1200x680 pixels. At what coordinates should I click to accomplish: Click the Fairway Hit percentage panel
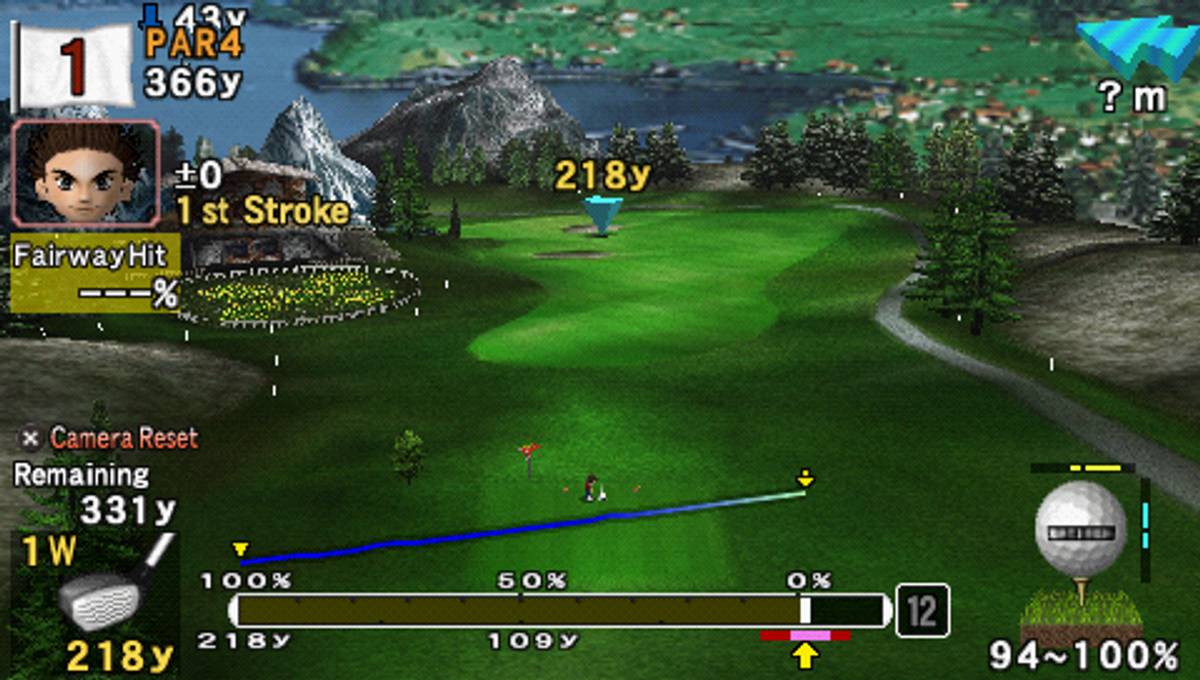[x=95, y=273]
